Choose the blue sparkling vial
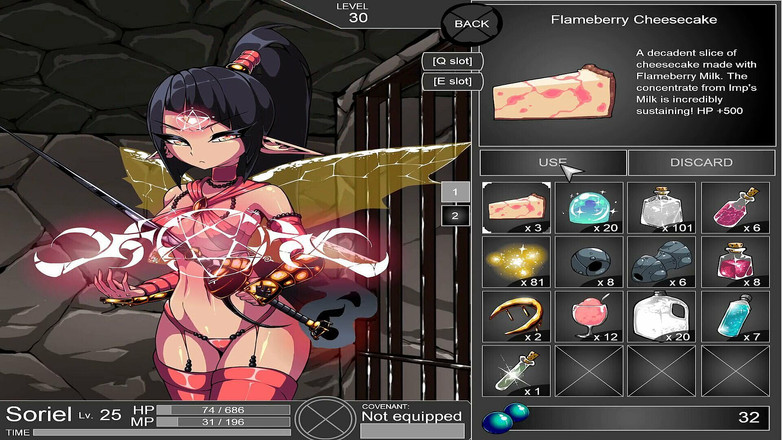The height and width of the screenshot is (440, 782). 736,315
